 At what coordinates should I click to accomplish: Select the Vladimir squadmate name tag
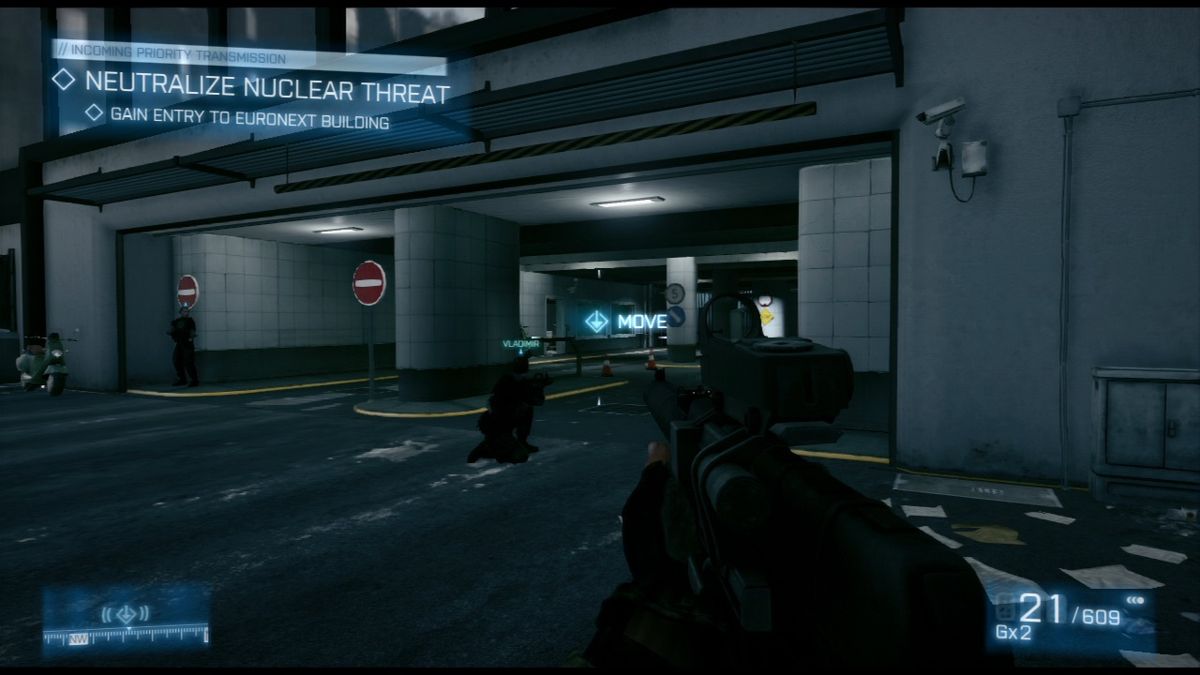pyautogui.click(x=520, y=344)
